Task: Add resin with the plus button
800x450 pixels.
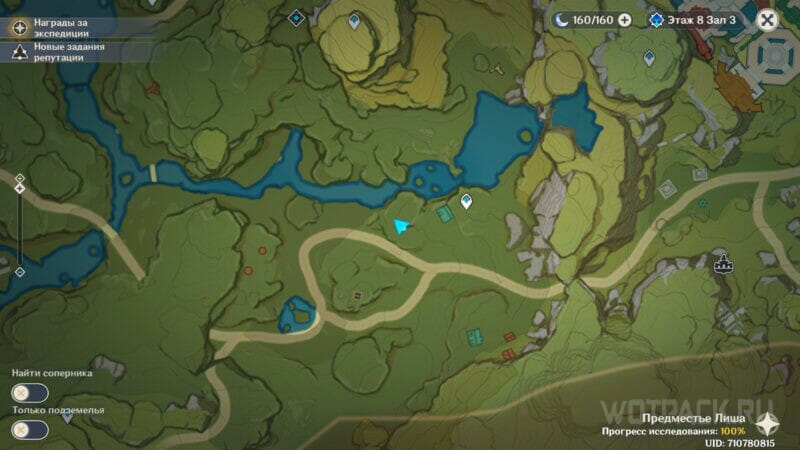Action: (x=625, y=19)
